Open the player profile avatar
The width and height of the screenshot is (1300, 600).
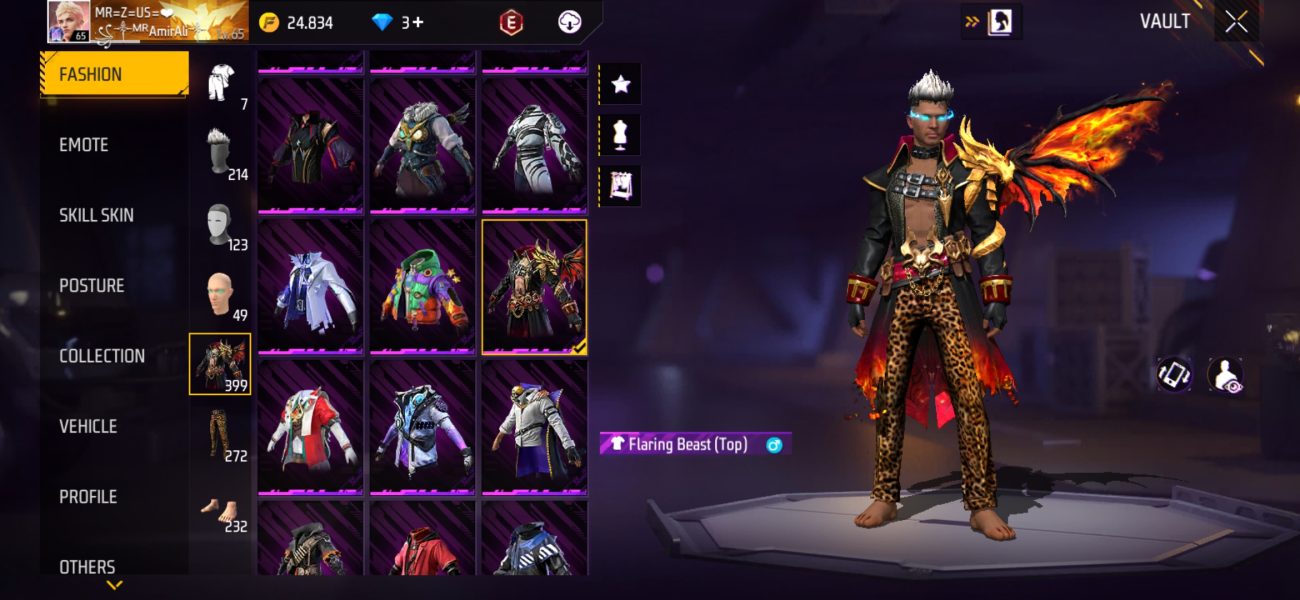[x=69, y=21]
